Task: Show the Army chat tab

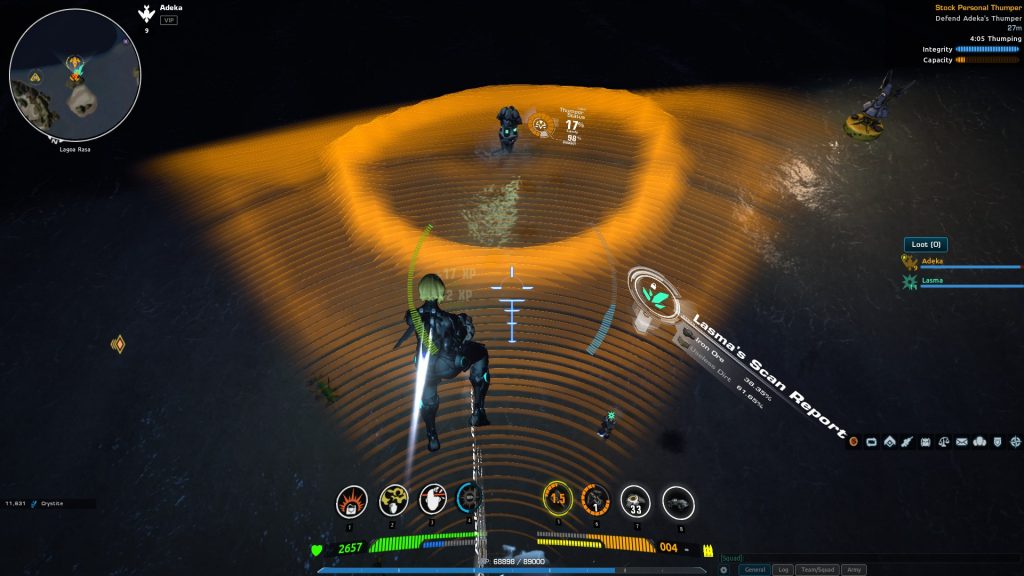Action: [854, 570]
